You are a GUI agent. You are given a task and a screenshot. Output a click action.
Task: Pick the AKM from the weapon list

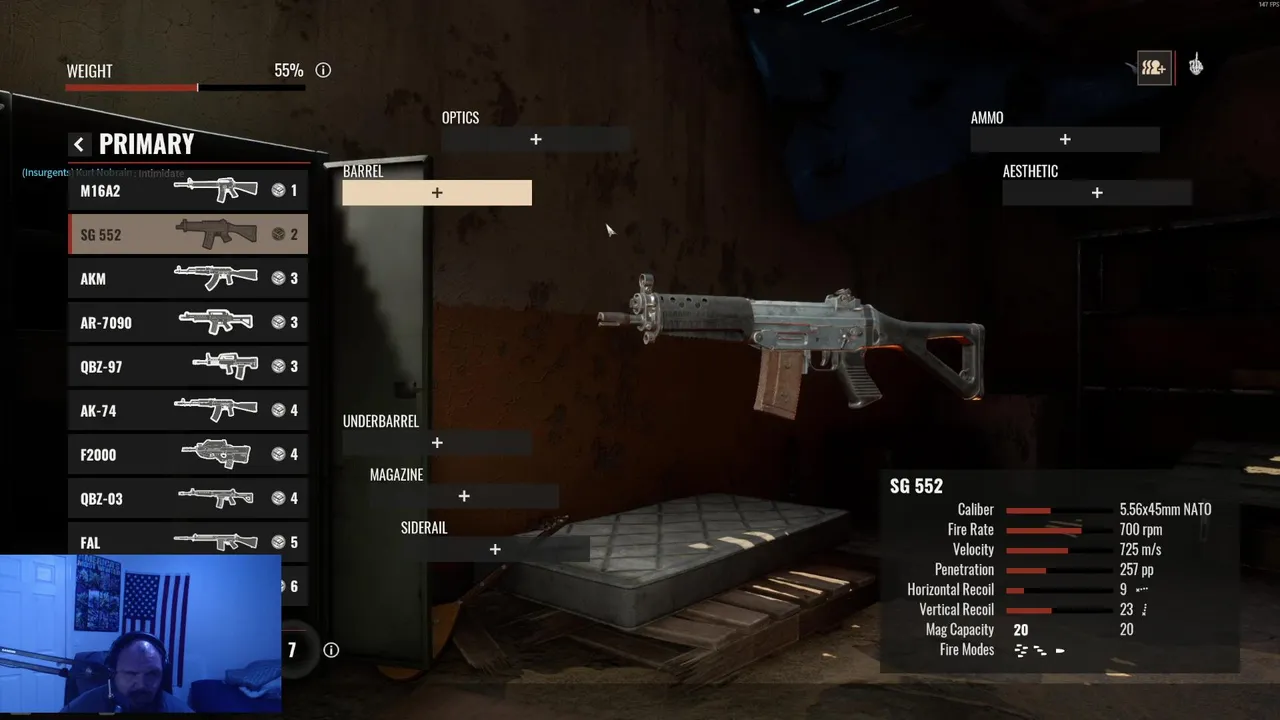coord(188,278)
